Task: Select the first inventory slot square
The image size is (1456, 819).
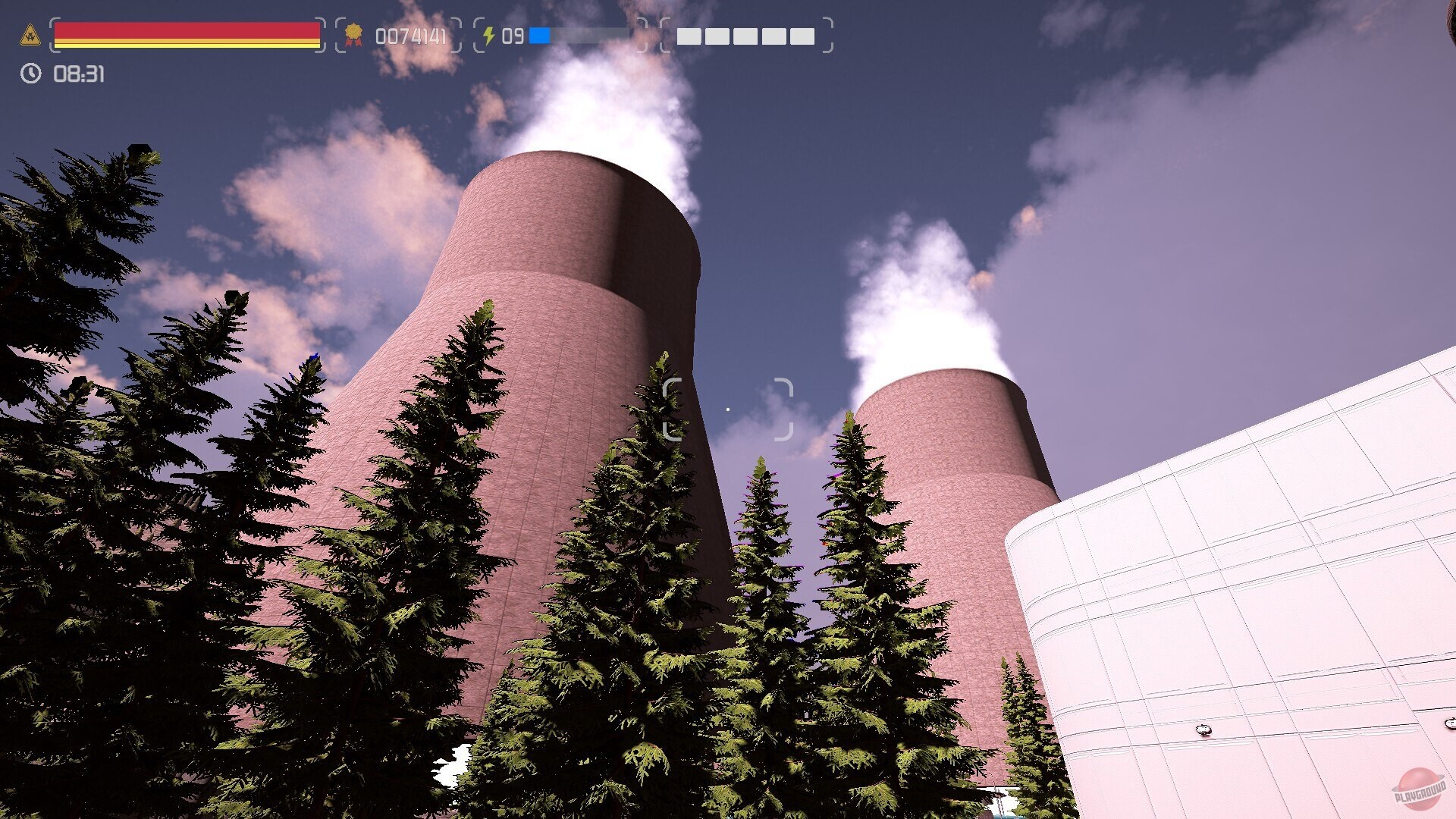Action: pos(689,36)
